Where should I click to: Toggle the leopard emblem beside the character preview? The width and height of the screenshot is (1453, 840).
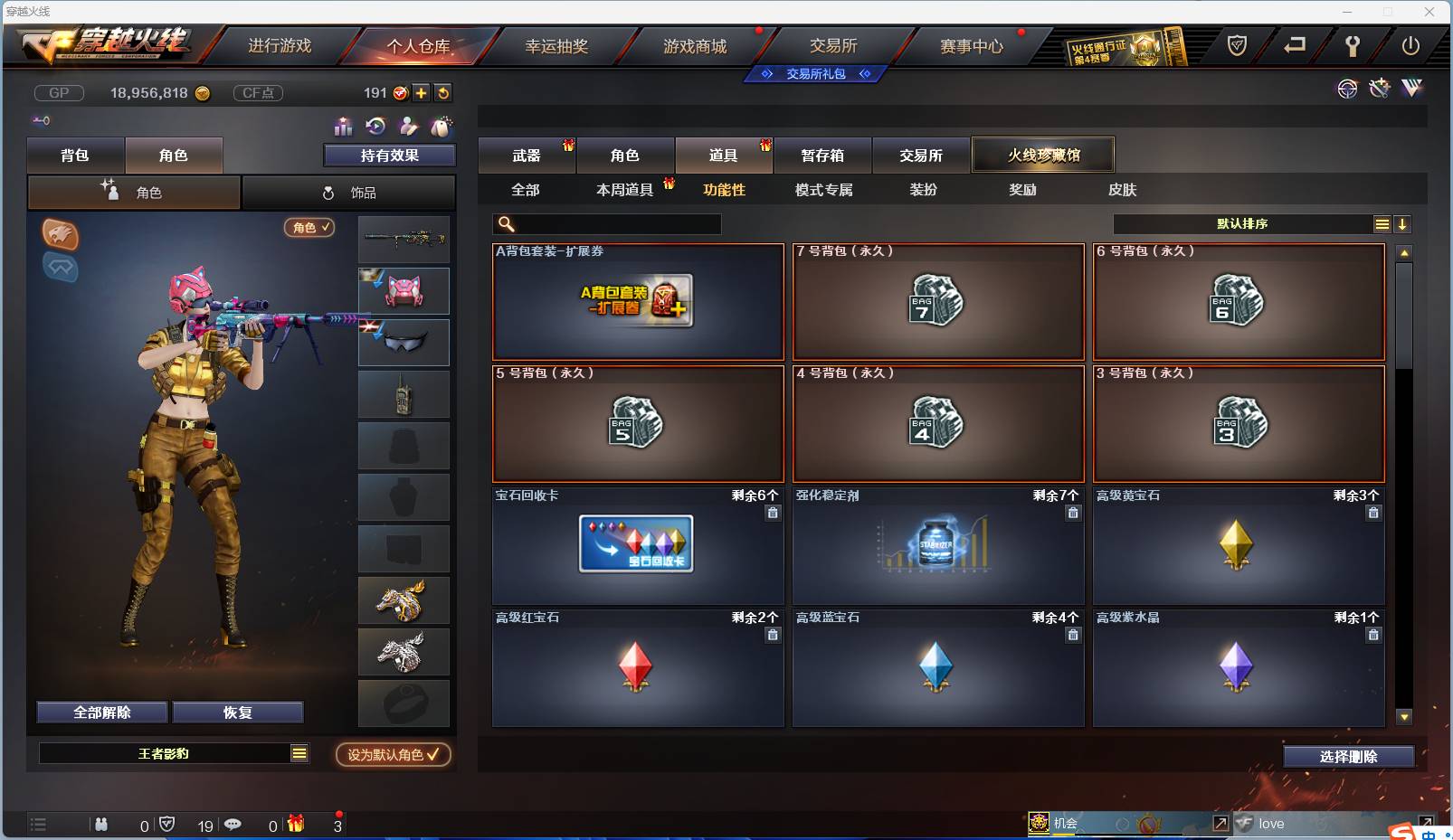tap(60, 234)
